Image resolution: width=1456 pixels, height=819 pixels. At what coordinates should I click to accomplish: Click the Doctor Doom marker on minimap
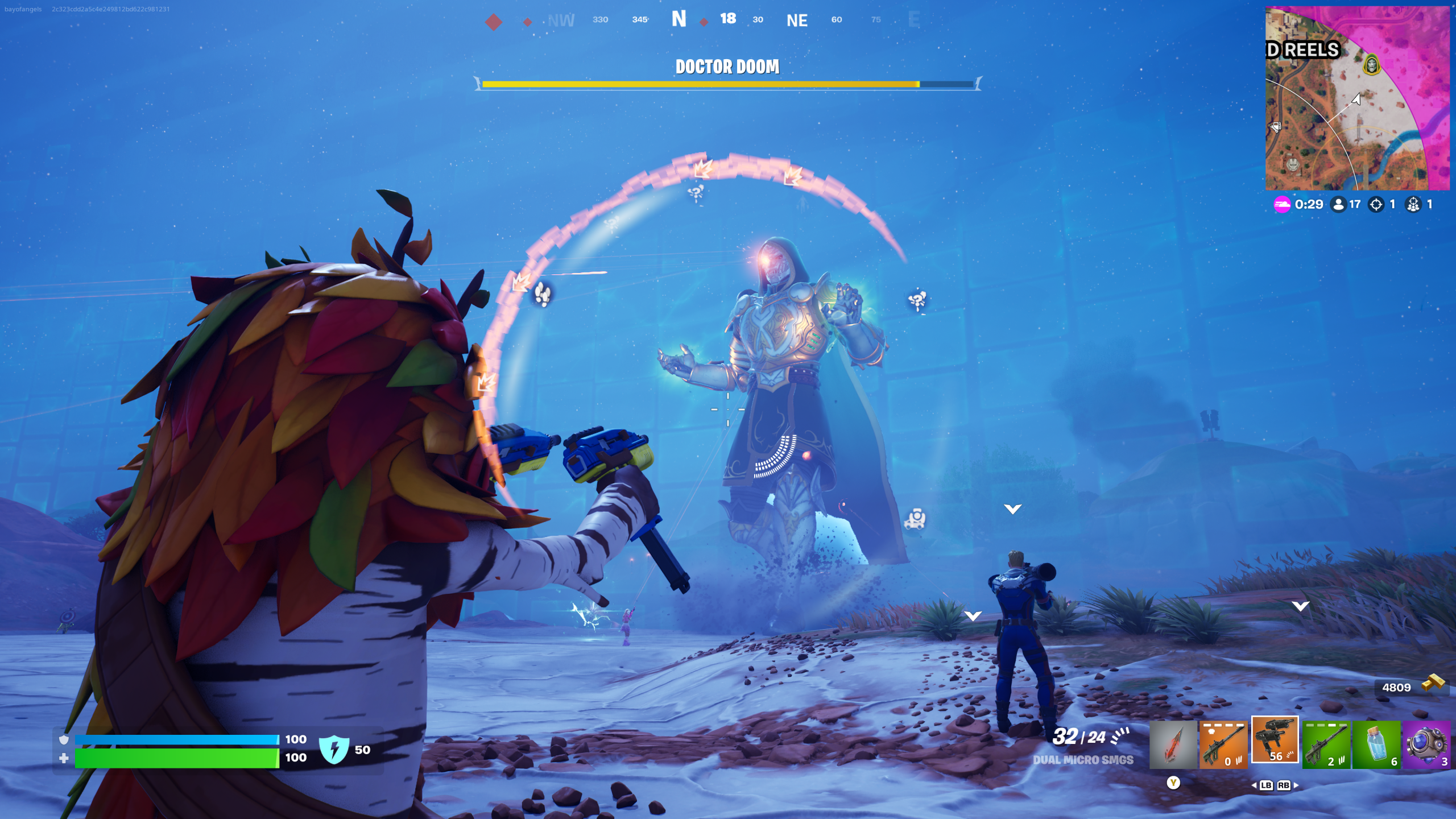[1372, 64]
